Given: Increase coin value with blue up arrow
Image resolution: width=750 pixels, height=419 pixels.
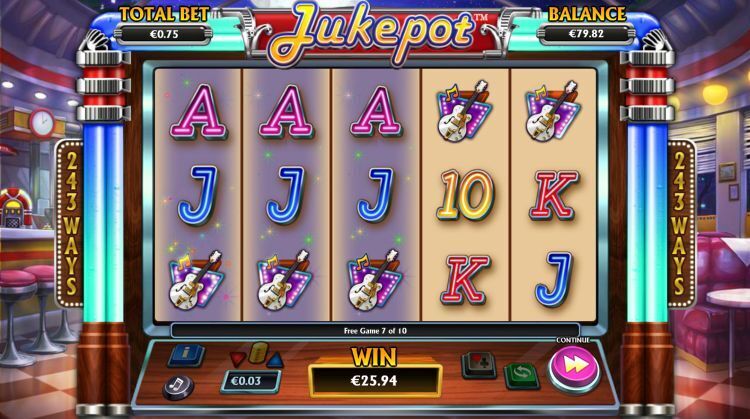Looking at the screenshot, I should coord(275,358).
